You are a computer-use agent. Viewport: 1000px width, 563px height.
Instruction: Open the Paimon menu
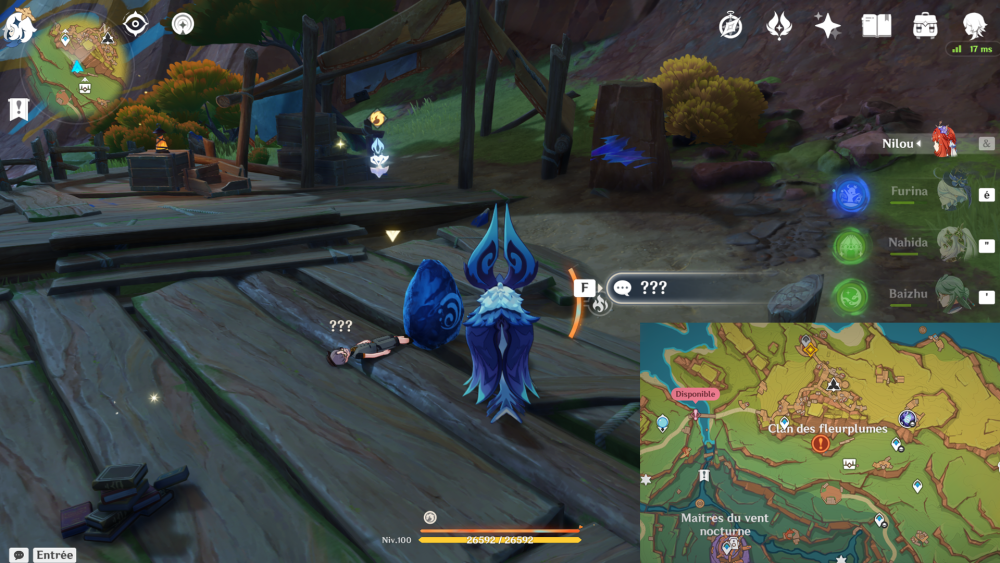click(x=18, y=26)
